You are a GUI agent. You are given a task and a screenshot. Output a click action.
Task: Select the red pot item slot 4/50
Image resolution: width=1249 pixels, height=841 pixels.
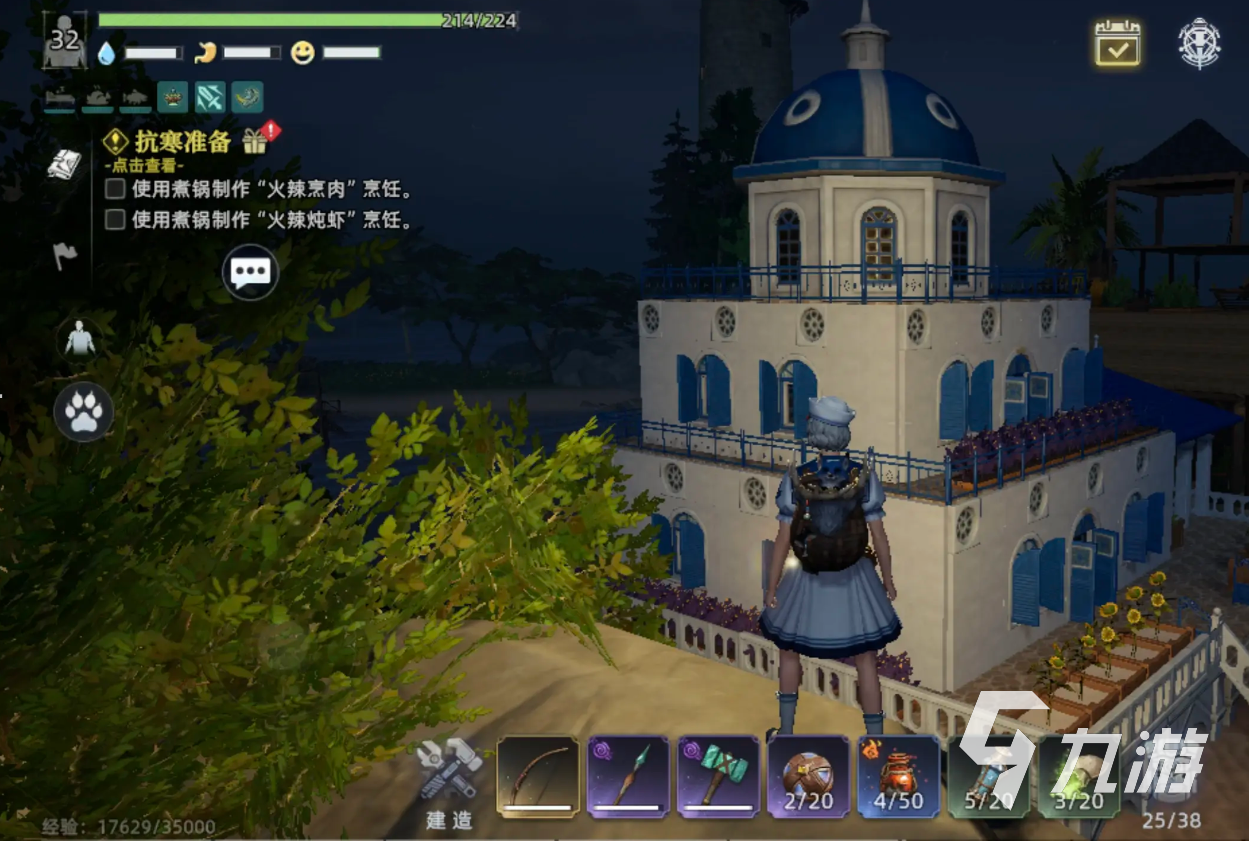pyautogui.click(x=897, y=777)
